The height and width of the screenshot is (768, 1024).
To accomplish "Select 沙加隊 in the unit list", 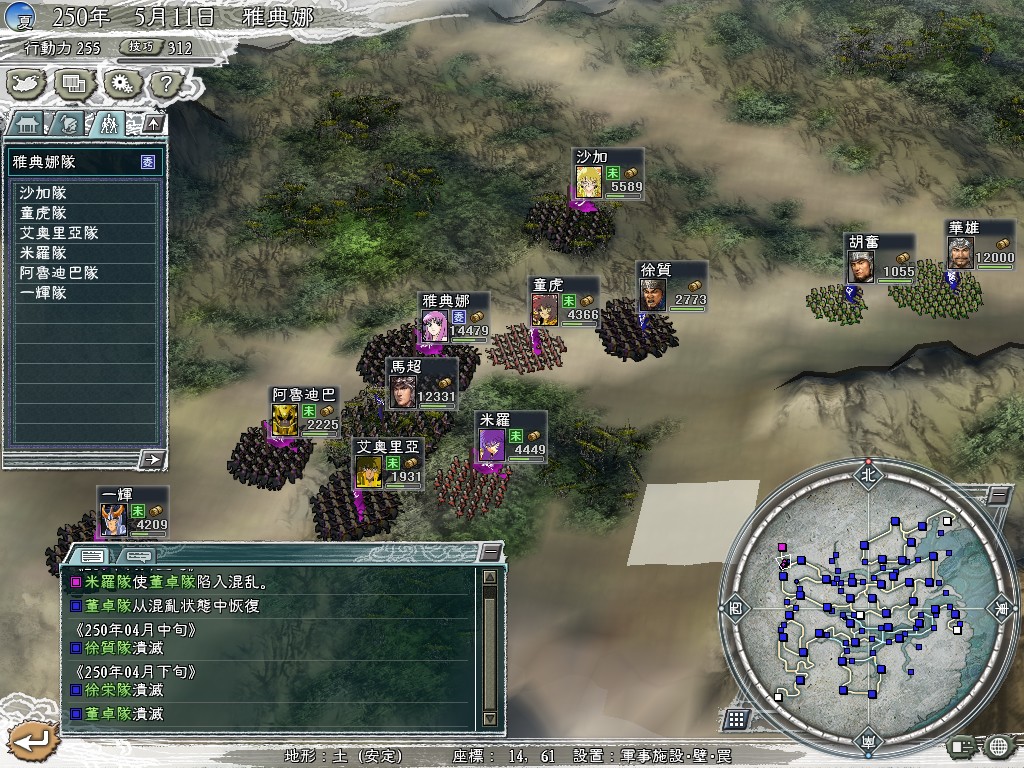I will (85, 193).
